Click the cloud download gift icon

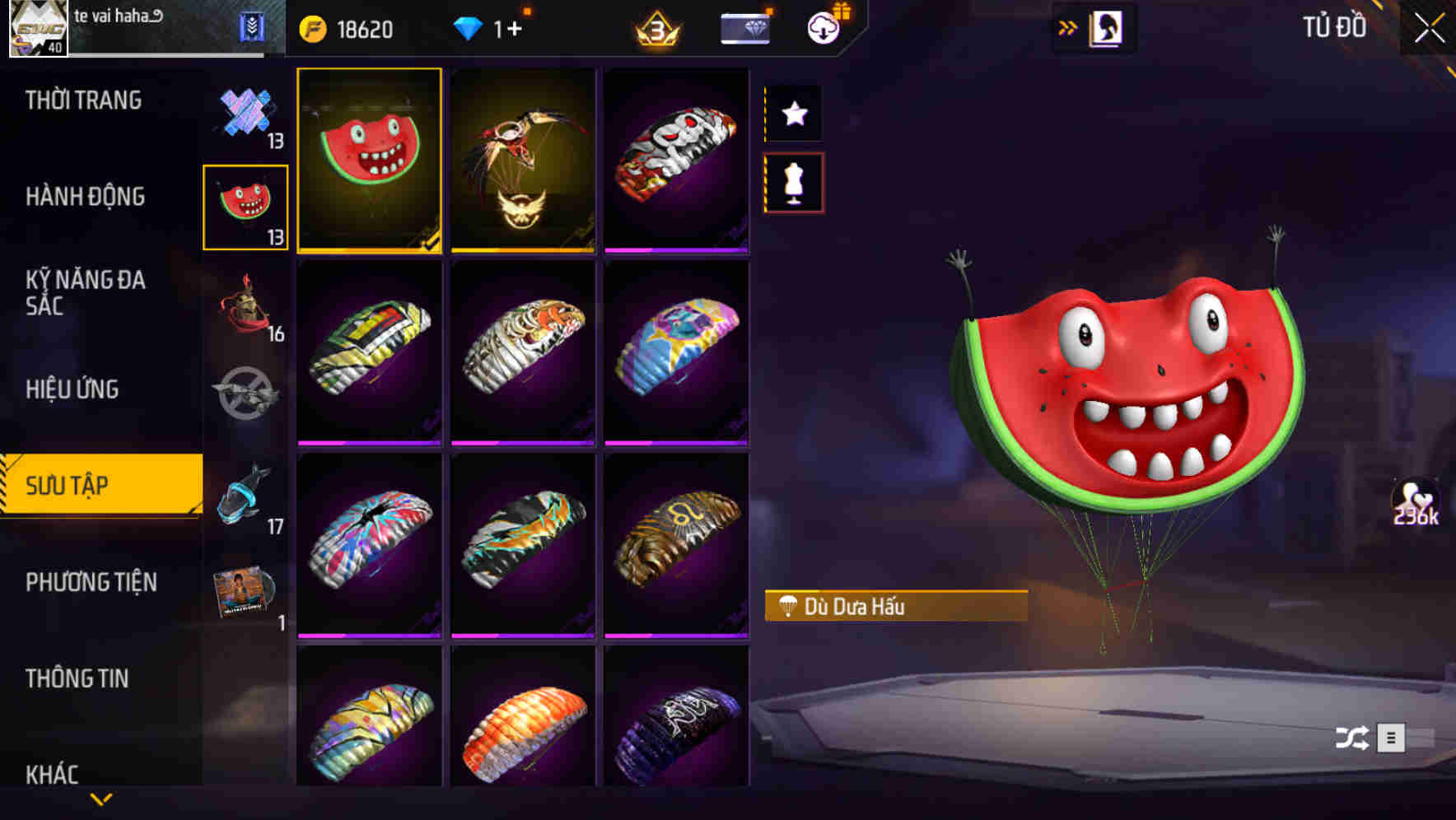[x=821, y=27]
